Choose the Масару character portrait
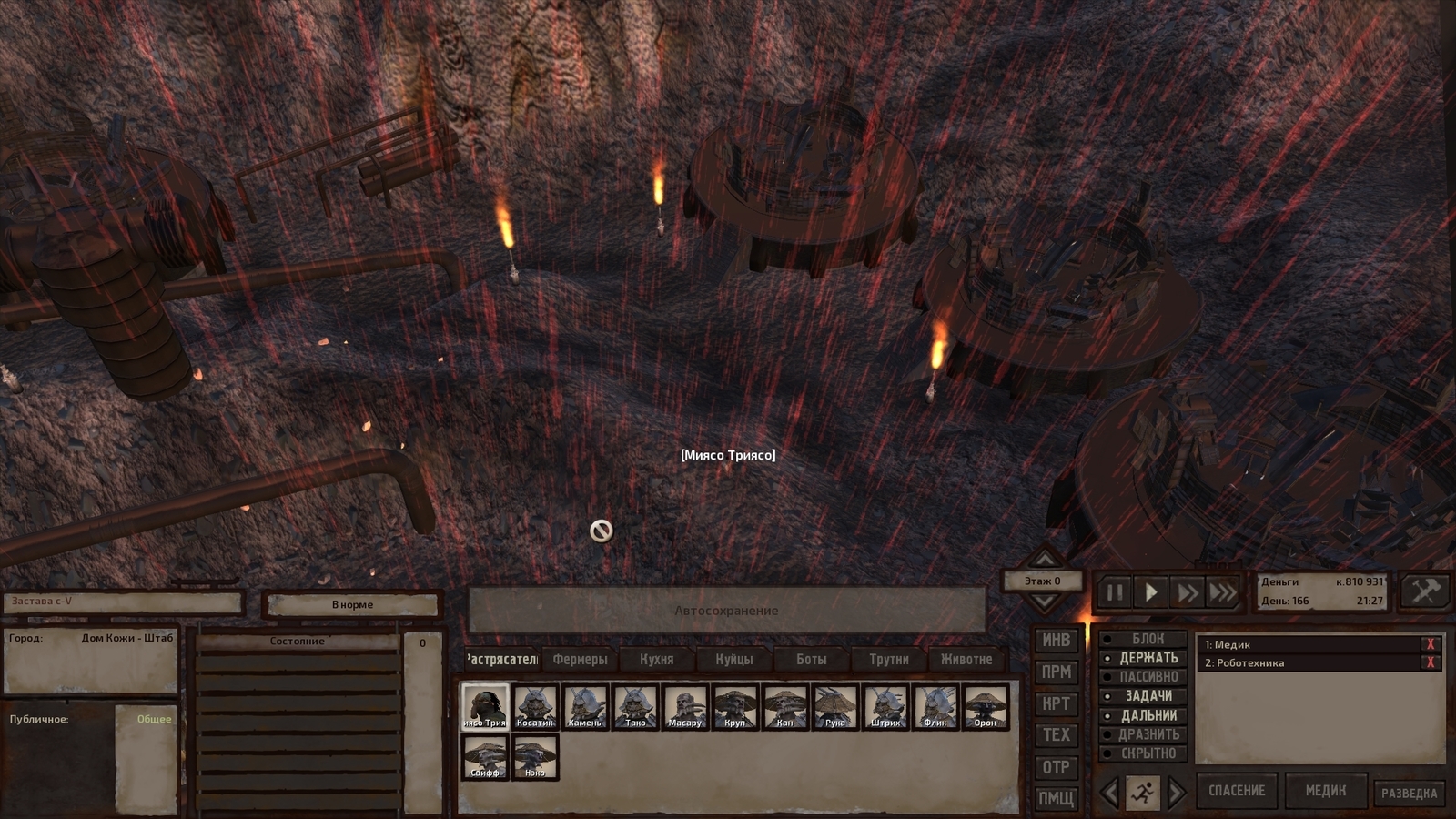The height and width of the screenshot is (819, 1456). pyautogui.click(x=685, y=707)
